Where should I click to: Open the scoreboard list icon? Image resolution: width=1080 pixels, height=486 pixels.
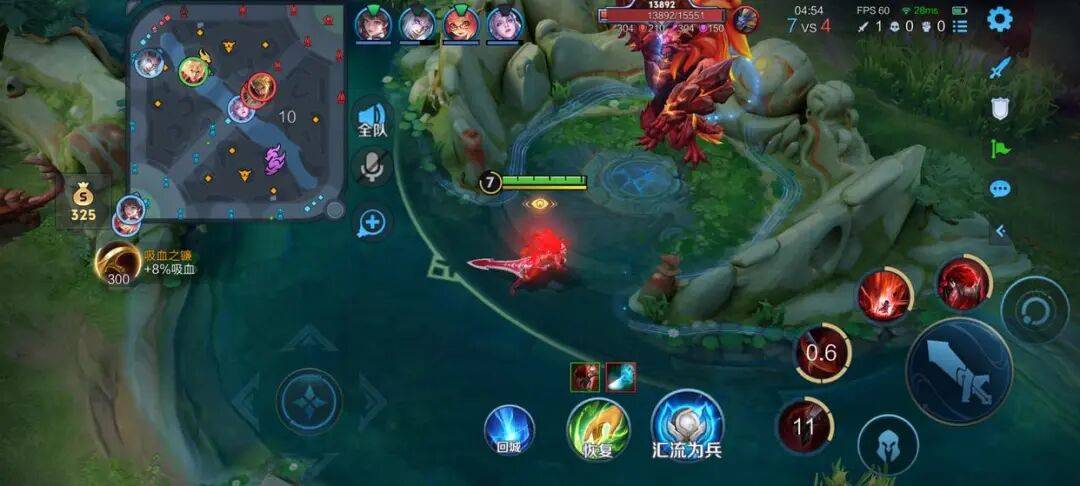[x=960, y=26]
